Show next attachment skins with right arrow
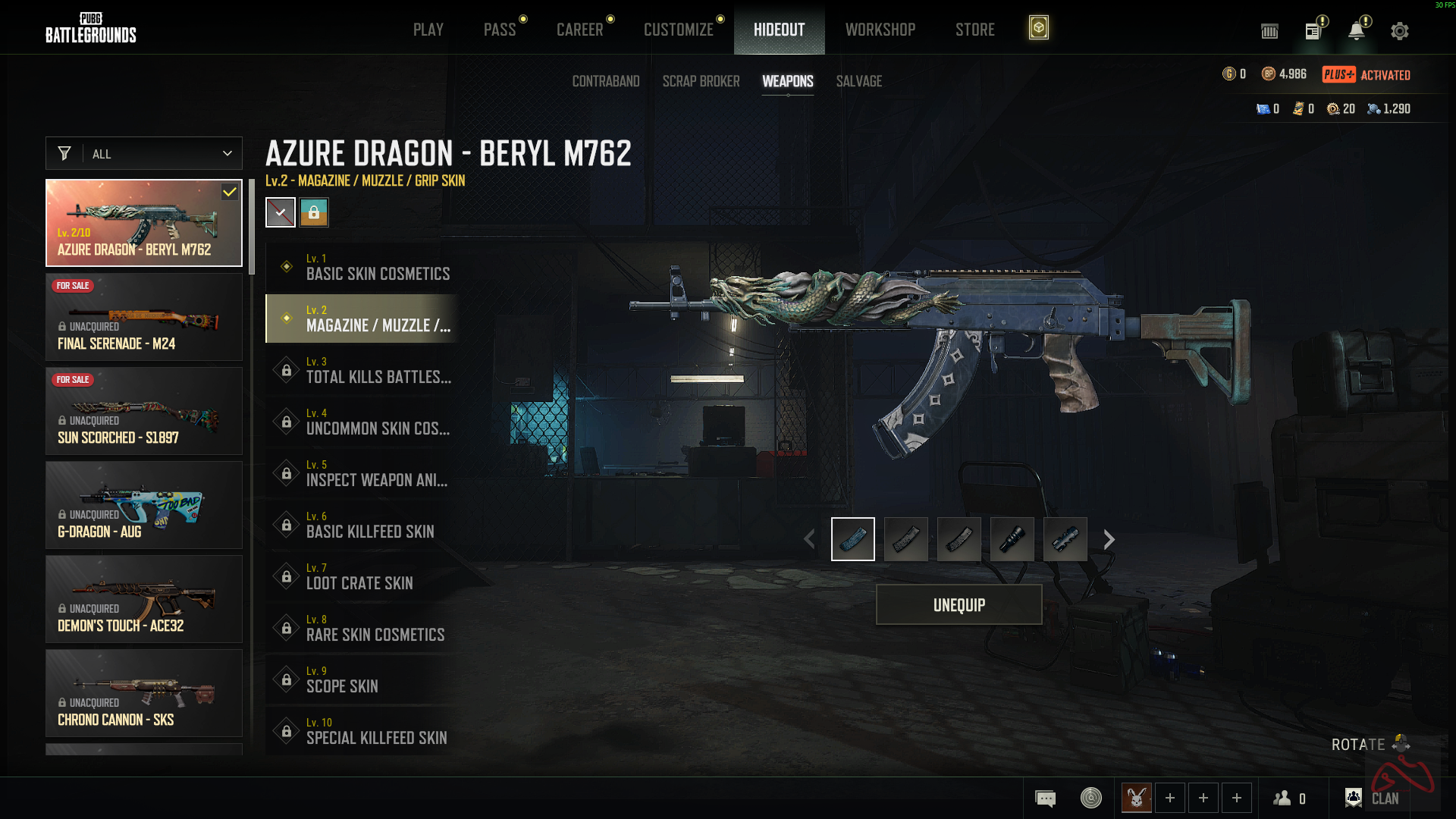This screenshot has width=1456, height=819. coord(1109,539)
